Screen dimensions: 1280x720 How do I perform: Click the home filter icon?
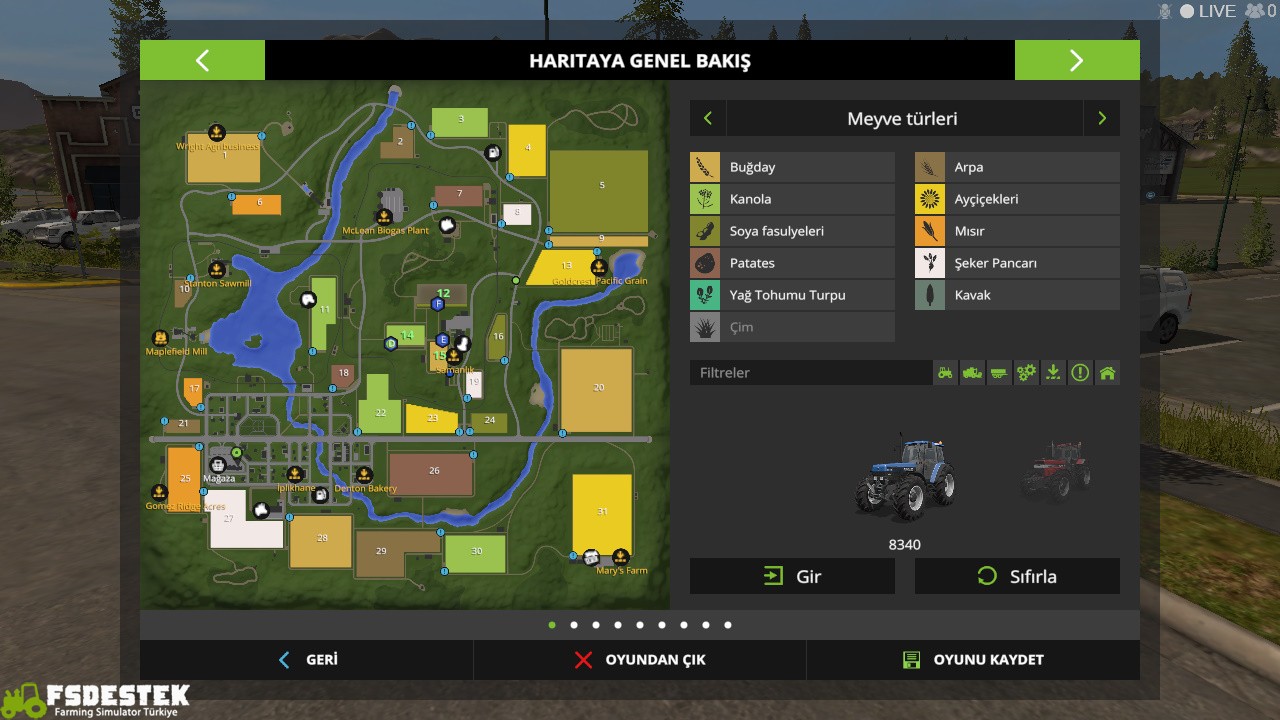1107,372
